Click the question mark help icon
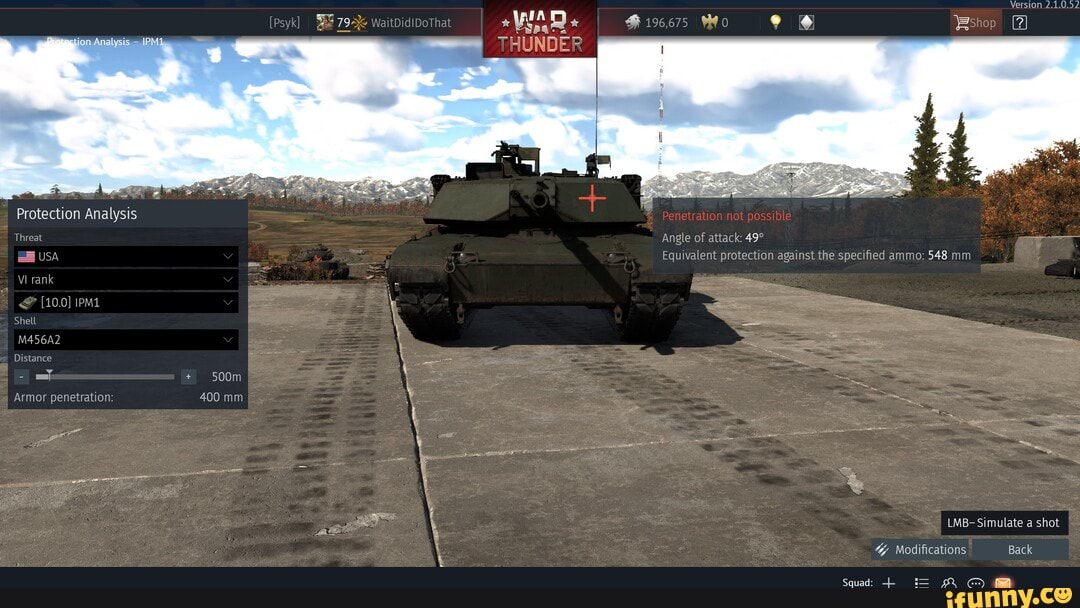The height and width of the screenshot is (608, 1080). 1020,22
